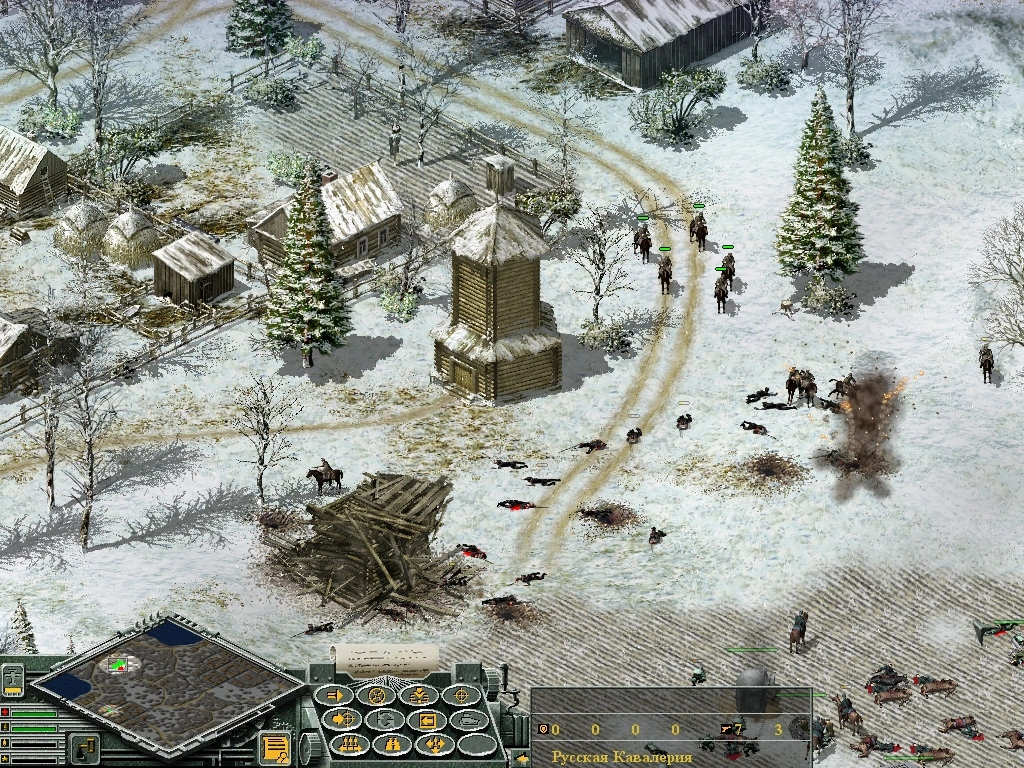Activate the stop command crossed-circle button
This screenshot has width=1024, height=768.
pos(378,695)
